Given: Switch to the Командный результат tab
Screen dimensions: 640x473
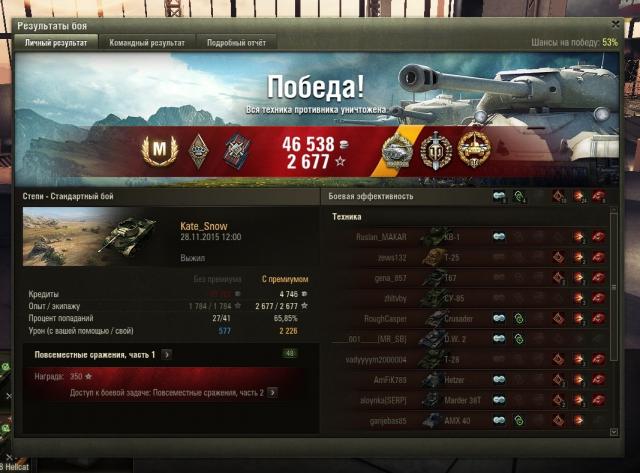Looking at the screenshot, I should coord(146,43).
